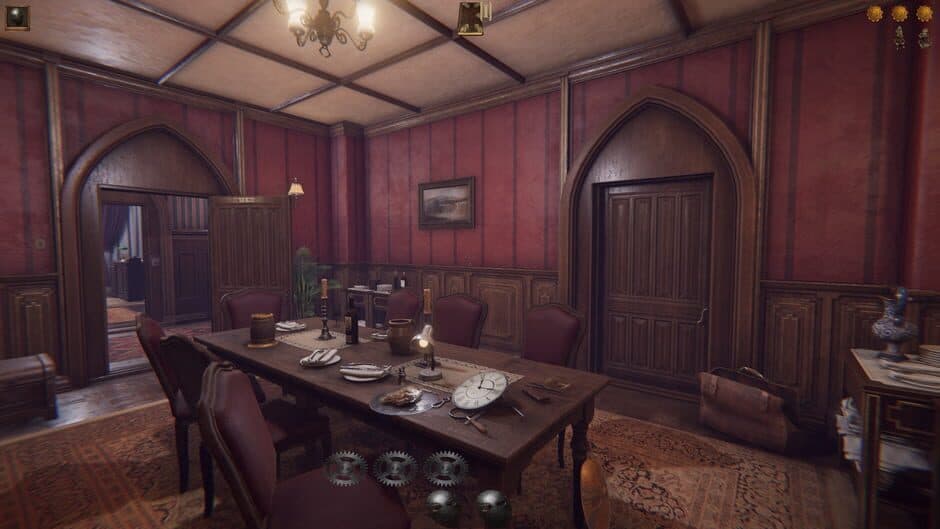
Task: Choose the shorter stout figurine icon
Action: click(x=925, y=39)
